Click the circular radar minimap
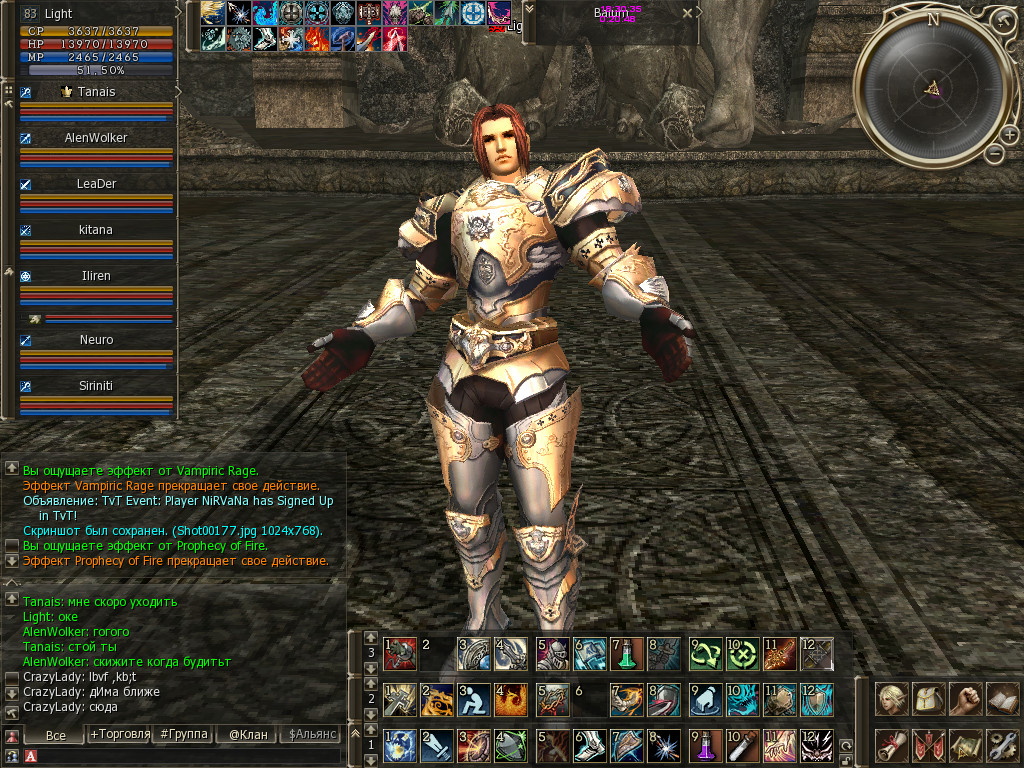Viewport: 1024px width, 768px height. (x=932, y=90)
